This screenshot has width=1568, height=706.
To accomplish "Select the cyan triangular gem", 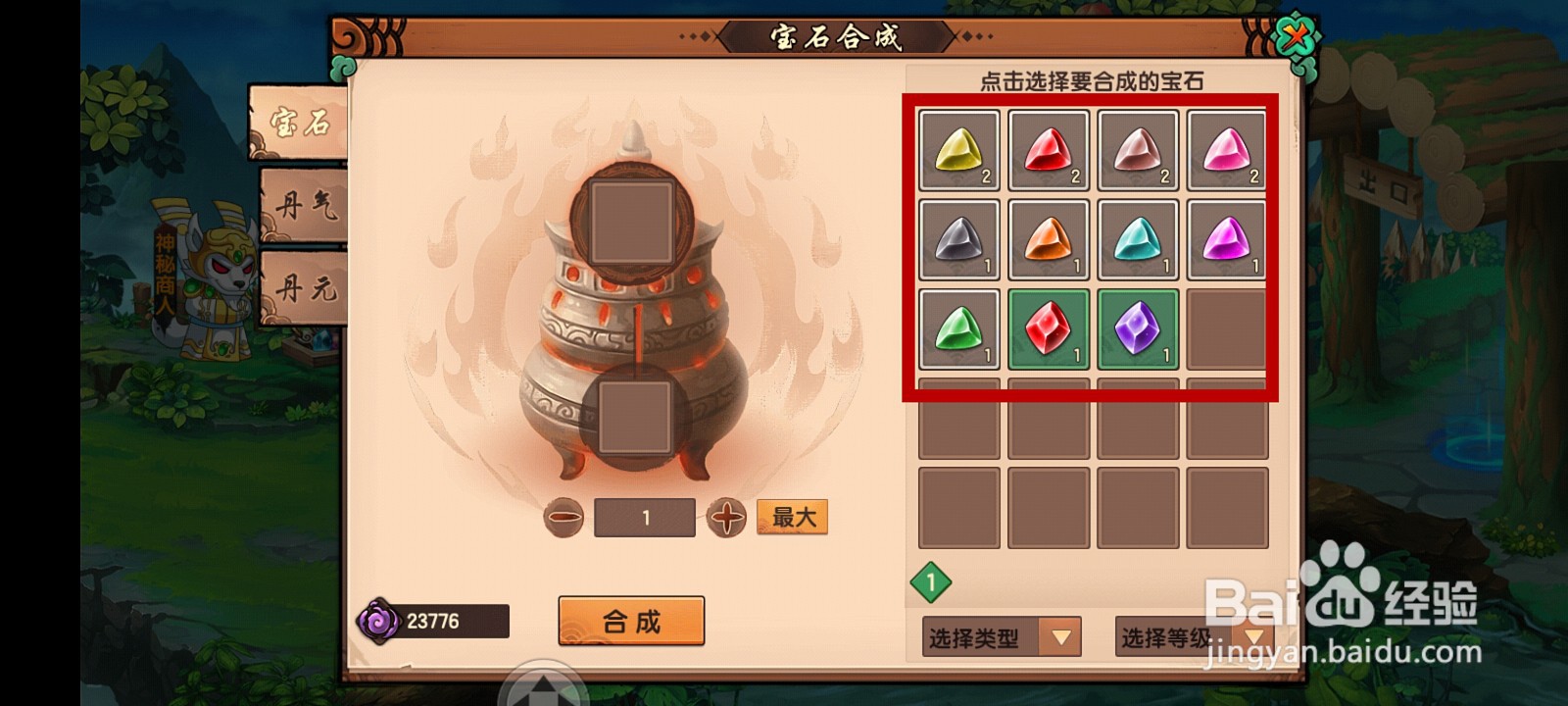I will 1138,239.
